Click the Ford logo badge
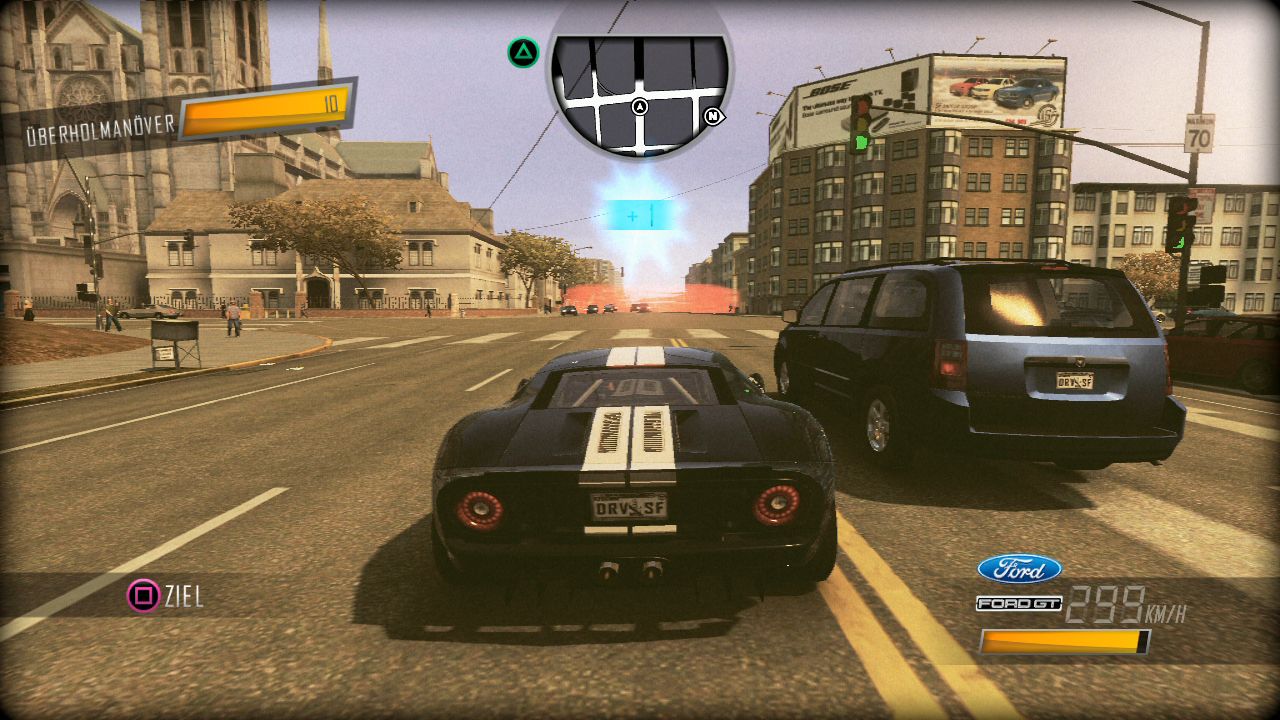Viewport: 1280px width, 720px height. click(x=1019, y=569)
